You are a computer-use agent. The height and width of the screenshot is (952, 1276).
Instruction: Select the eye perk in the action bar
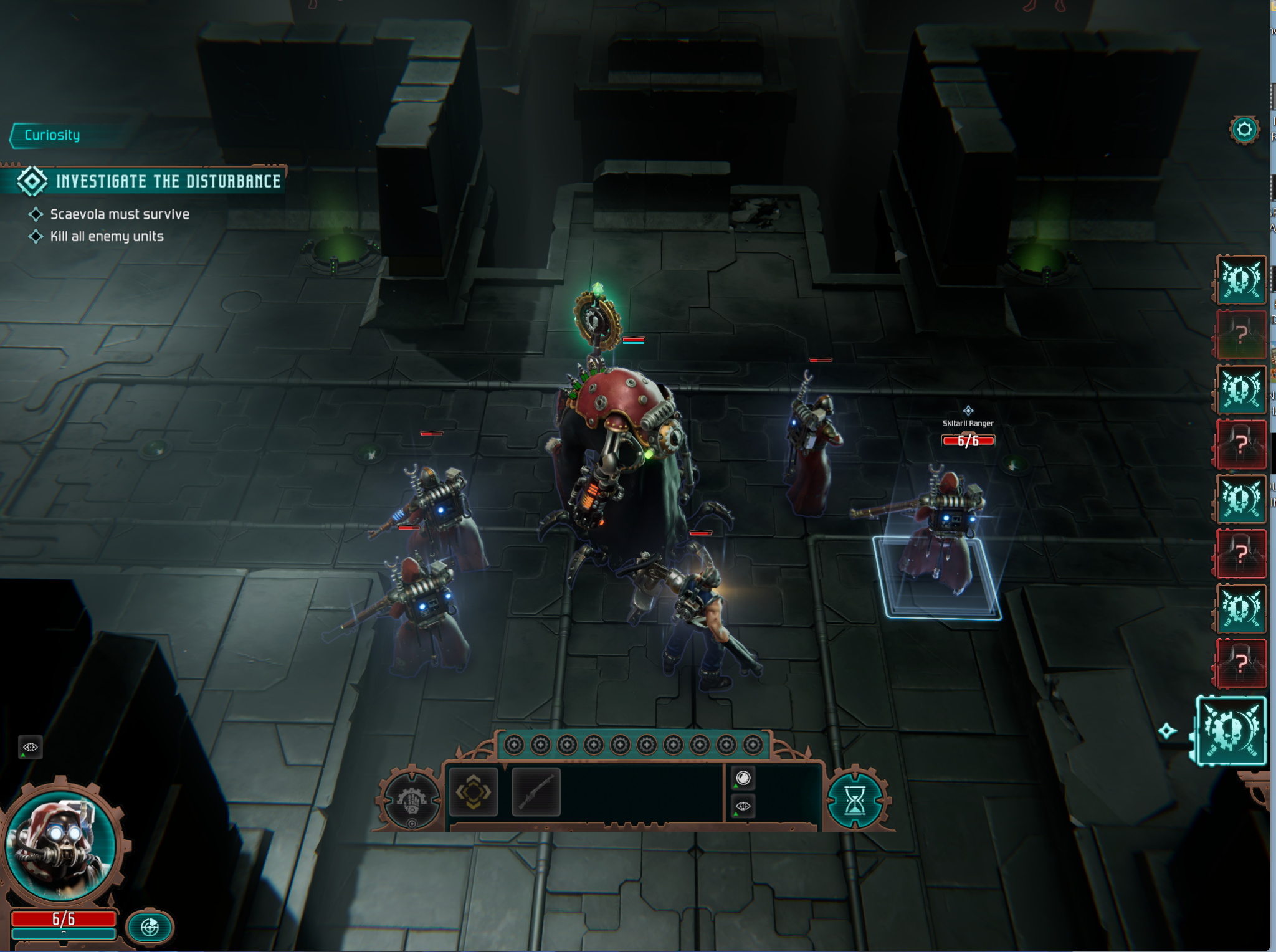[743, 806]
